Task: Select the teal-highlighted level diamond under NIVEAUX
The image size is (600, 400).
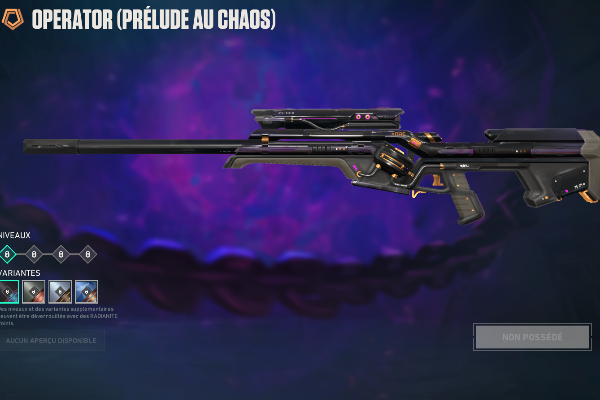Action: 8,254
